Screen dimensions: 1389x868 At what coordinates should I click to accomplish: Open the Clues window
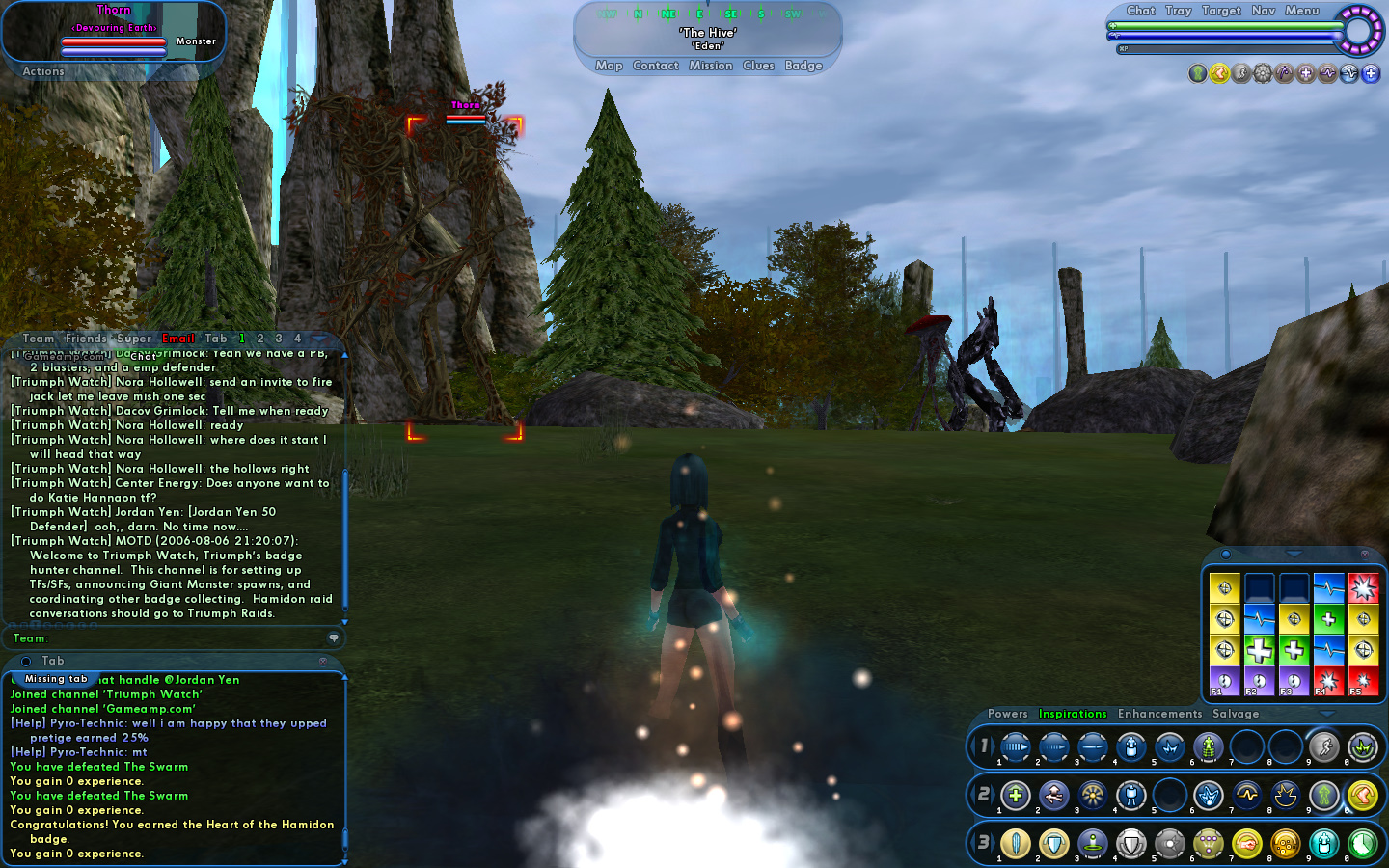coord(758,66)
